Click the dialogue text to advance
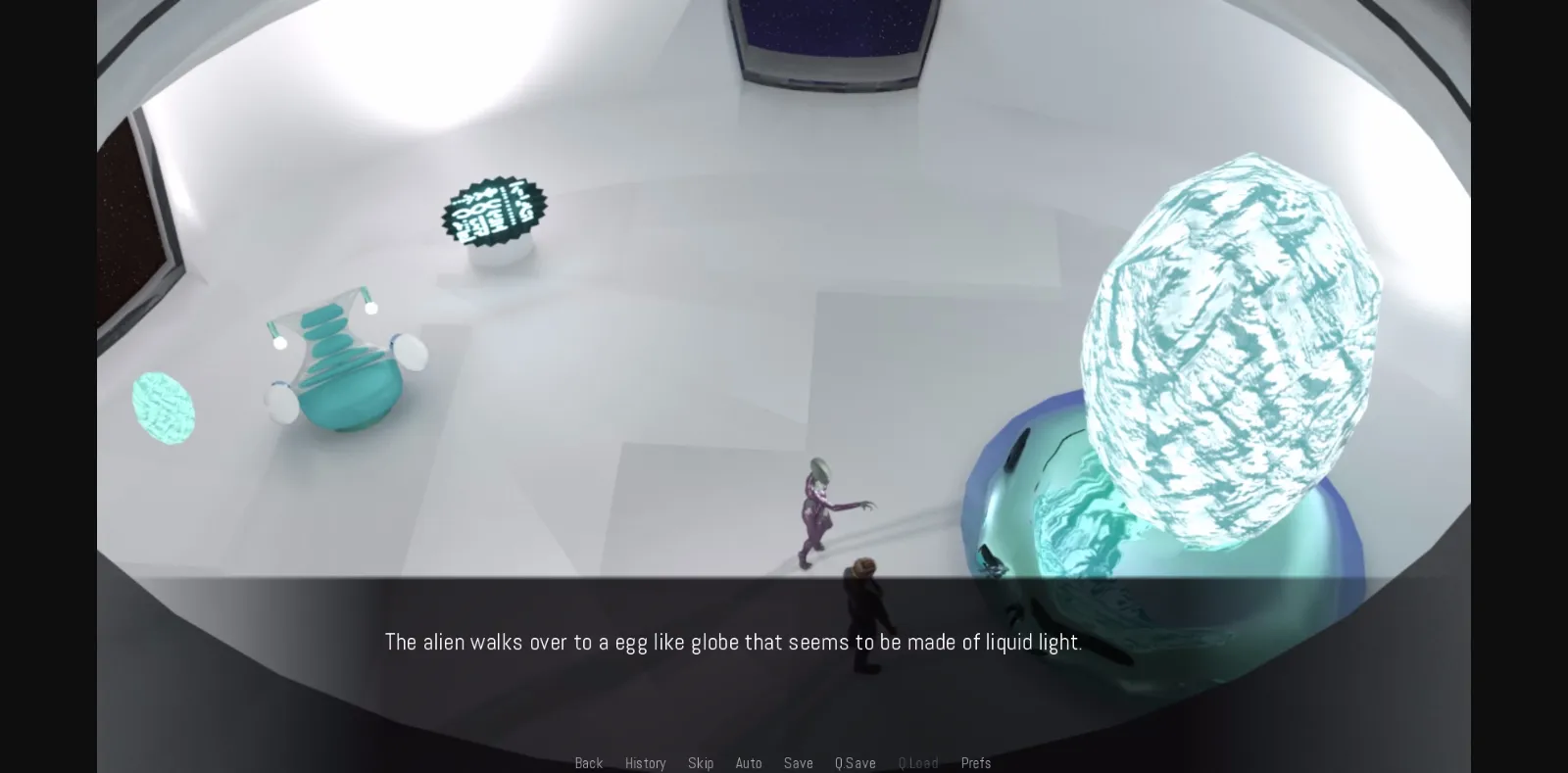This screenshot has height=773, width=1568. [733, 642]
